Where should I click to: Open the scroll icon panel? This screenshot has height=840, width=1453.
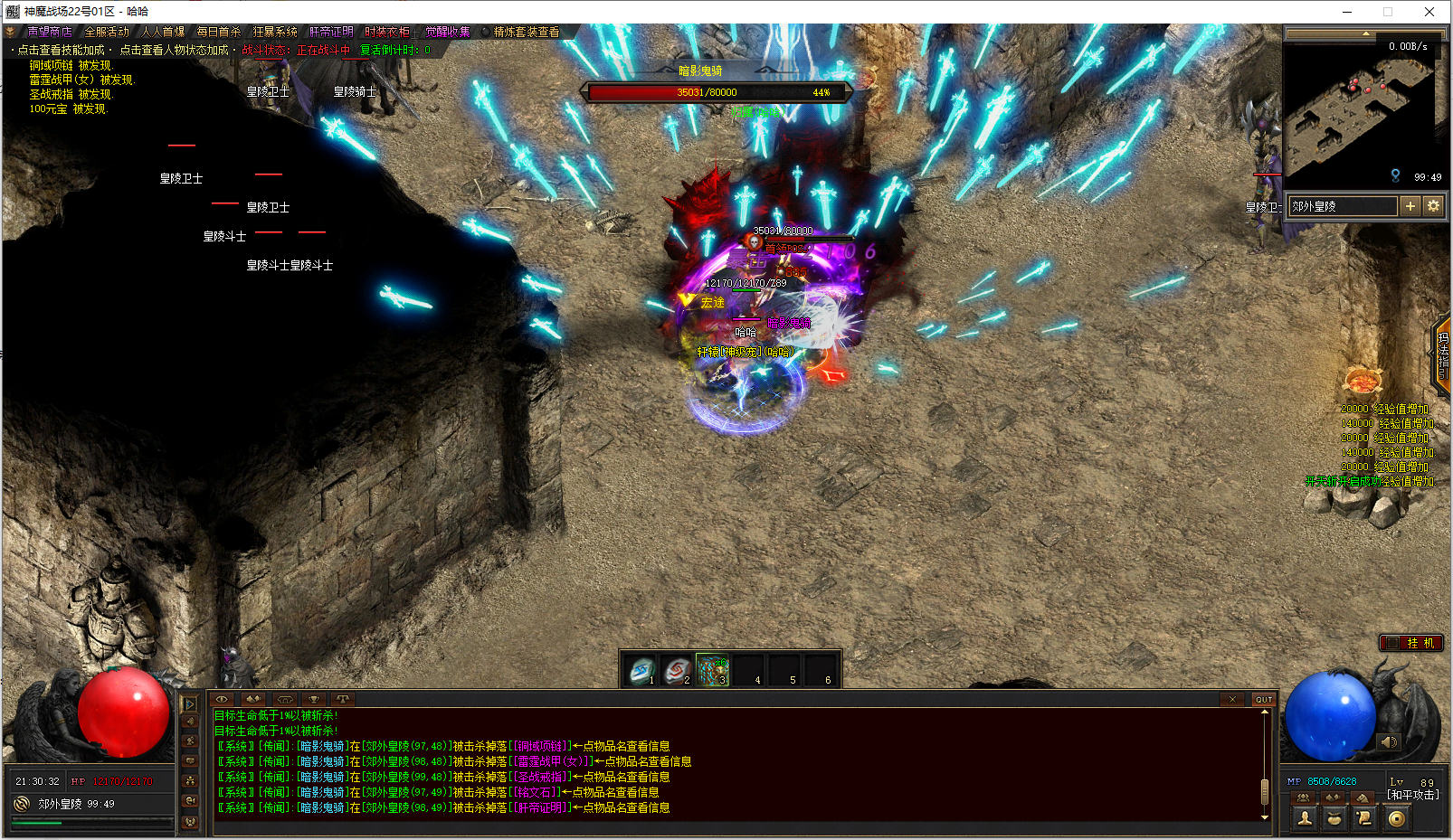click(x=1364, y=818)
